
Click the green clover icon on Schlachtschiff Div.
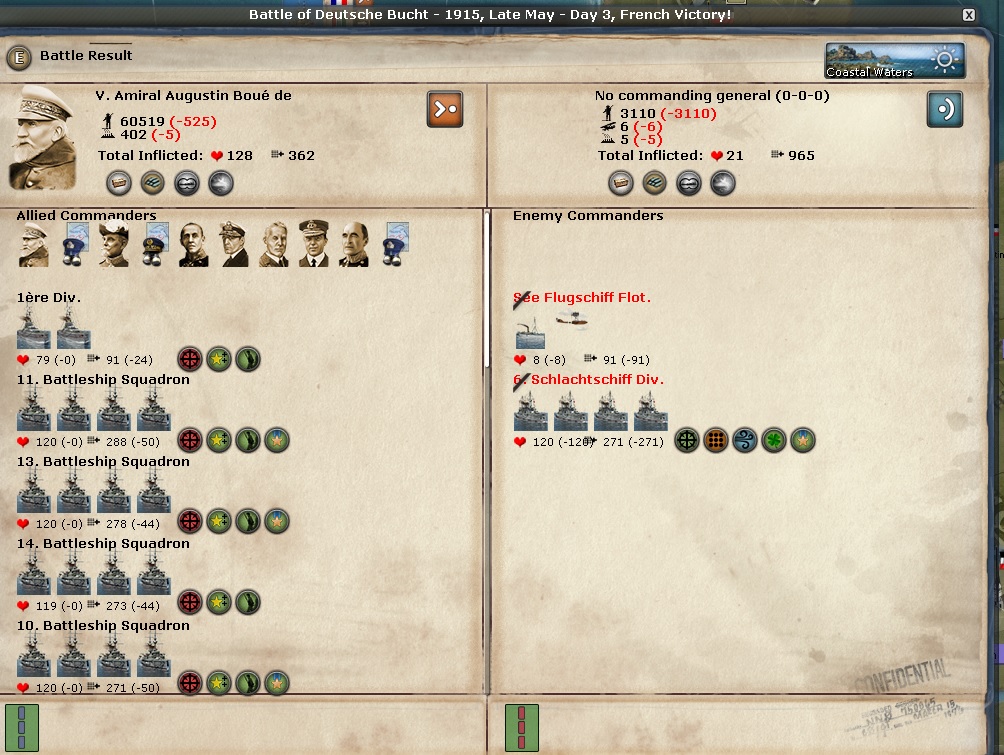pyautogui.click(x=774, y=440)
